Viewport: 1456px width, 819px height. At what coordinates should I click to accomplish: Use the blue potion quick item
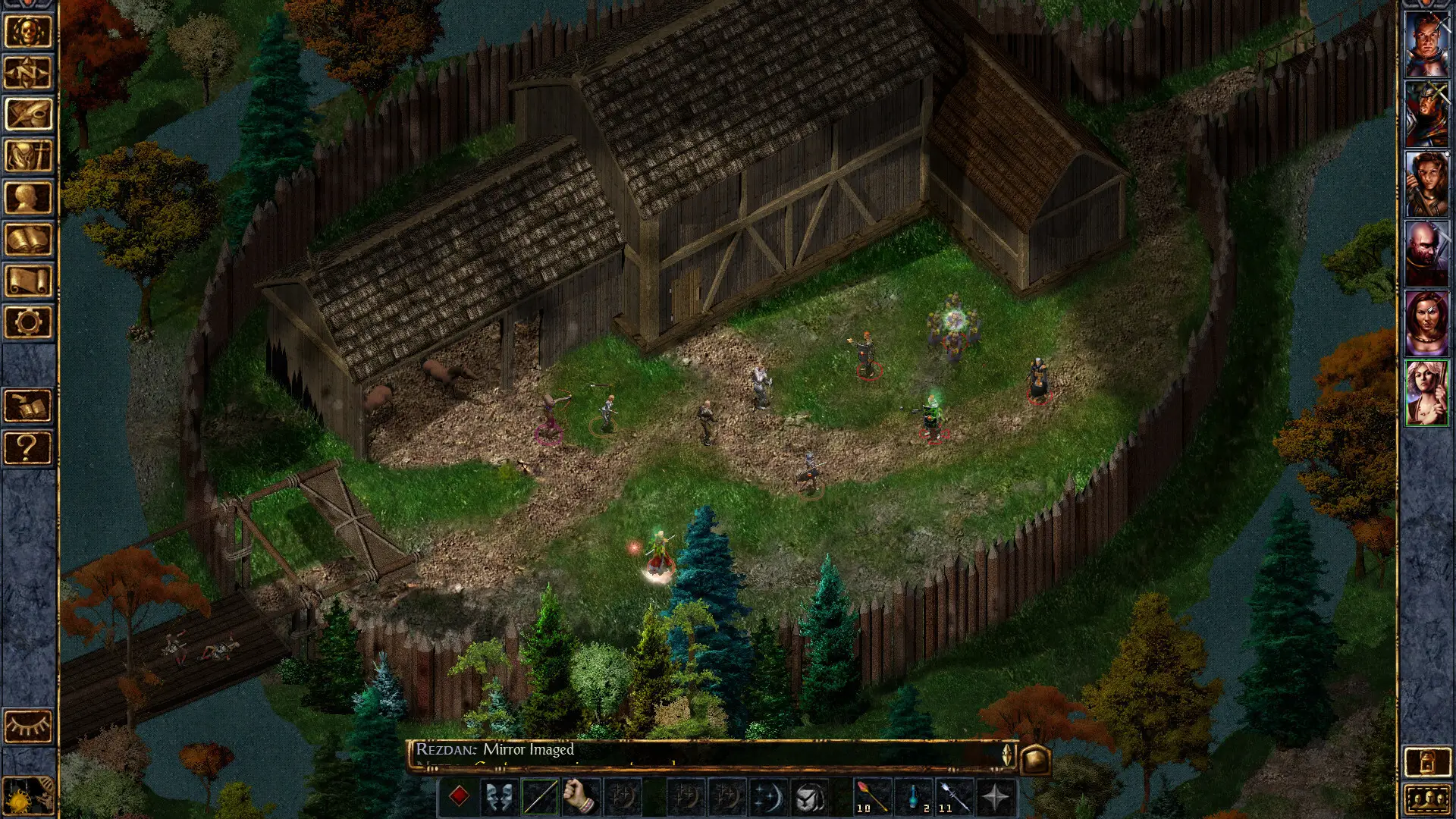coord(914,797)
